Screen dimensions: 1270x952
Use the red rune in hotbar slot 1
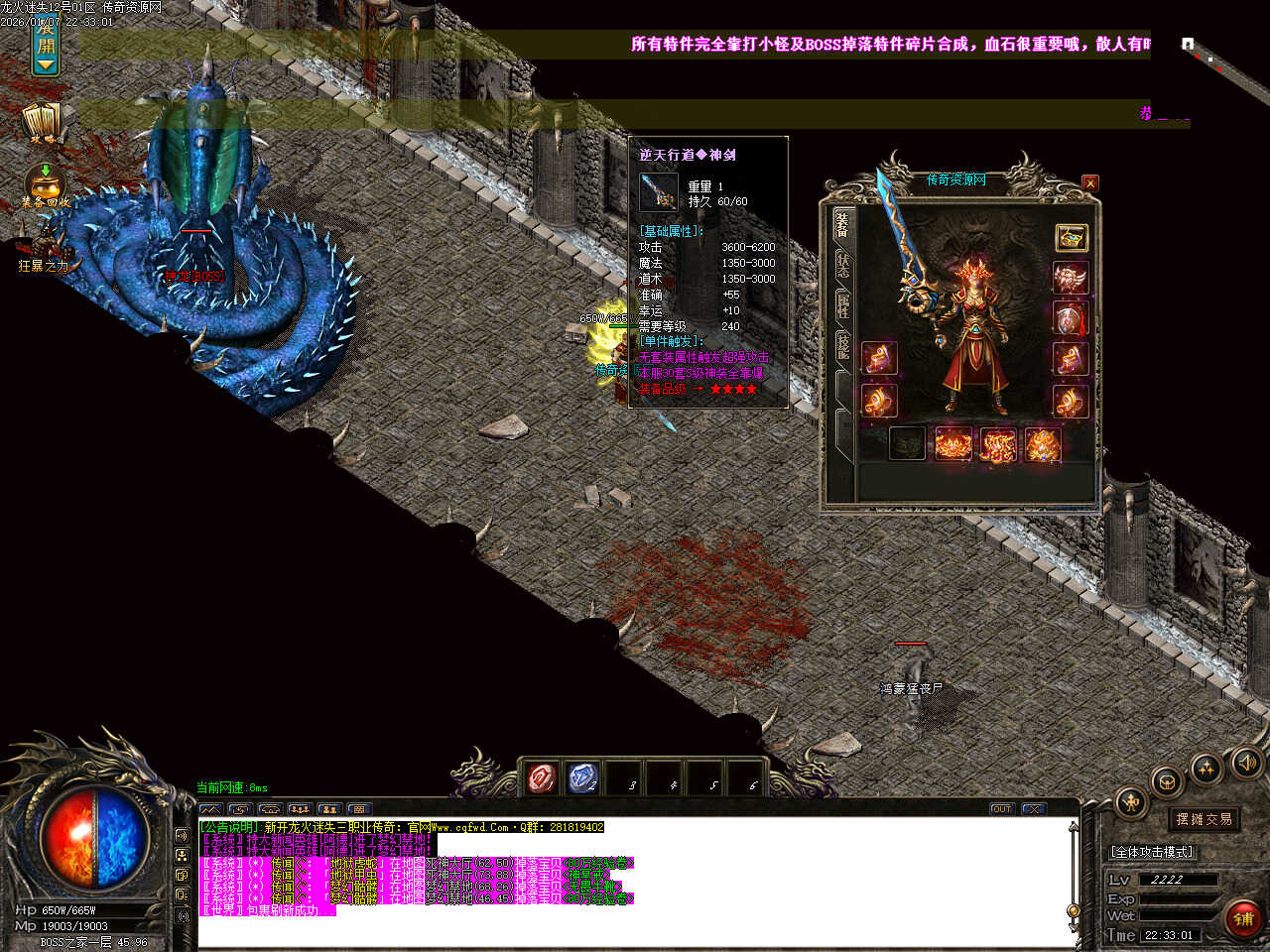click(x=542, y=778)
